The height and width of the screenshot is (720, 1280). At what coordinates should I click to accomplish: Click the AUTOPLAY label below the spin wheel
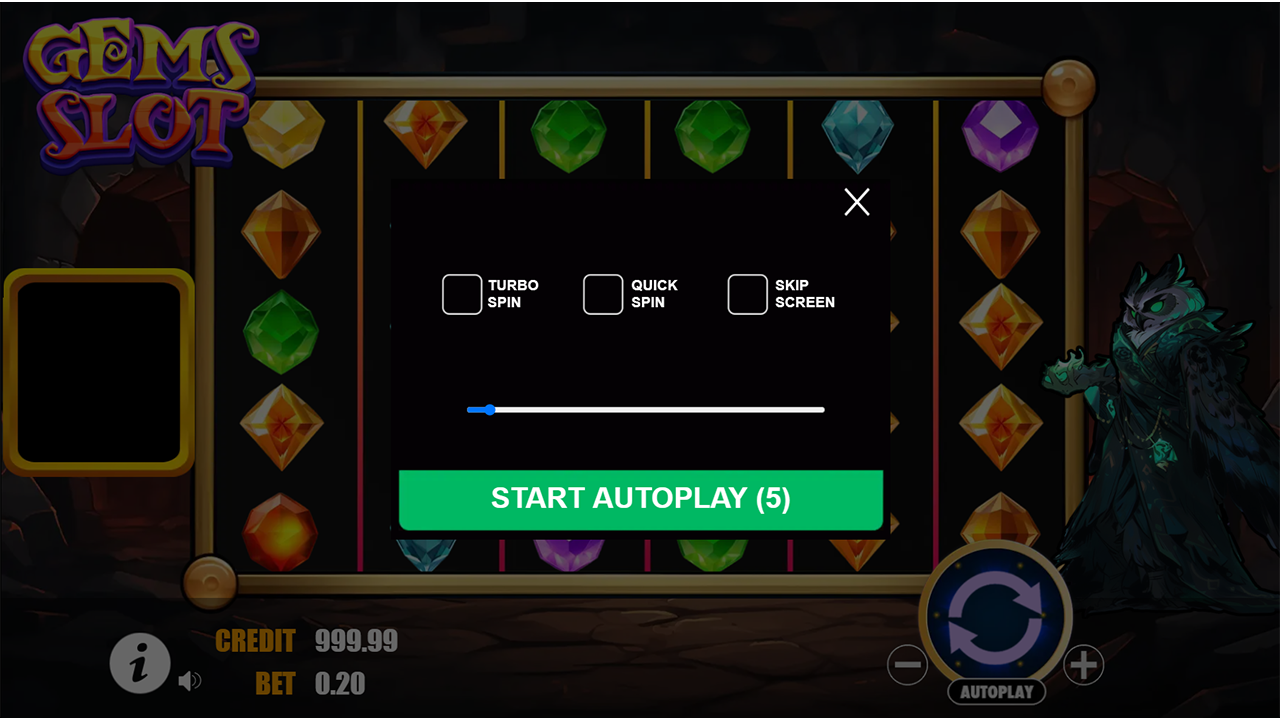(x=996, y=691)
